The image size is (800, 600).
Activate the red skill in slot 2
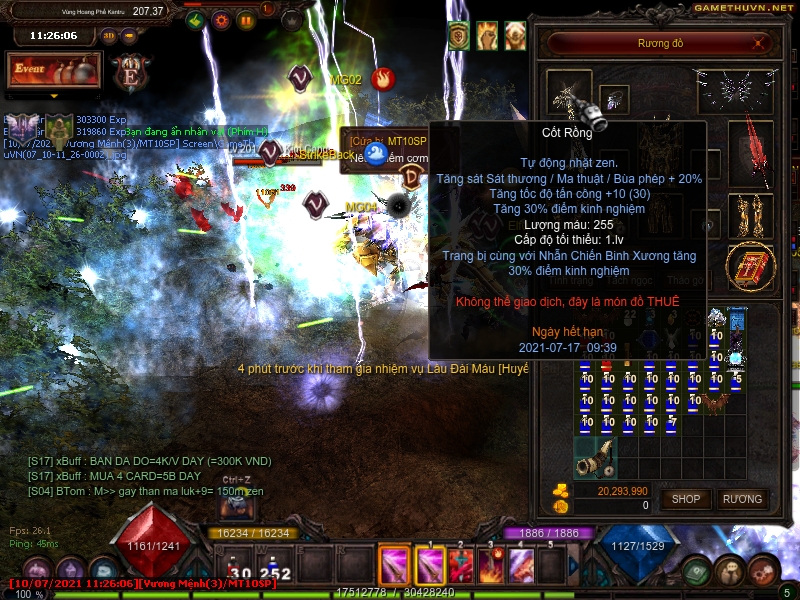pyautogui.click(x=461, y=566)
